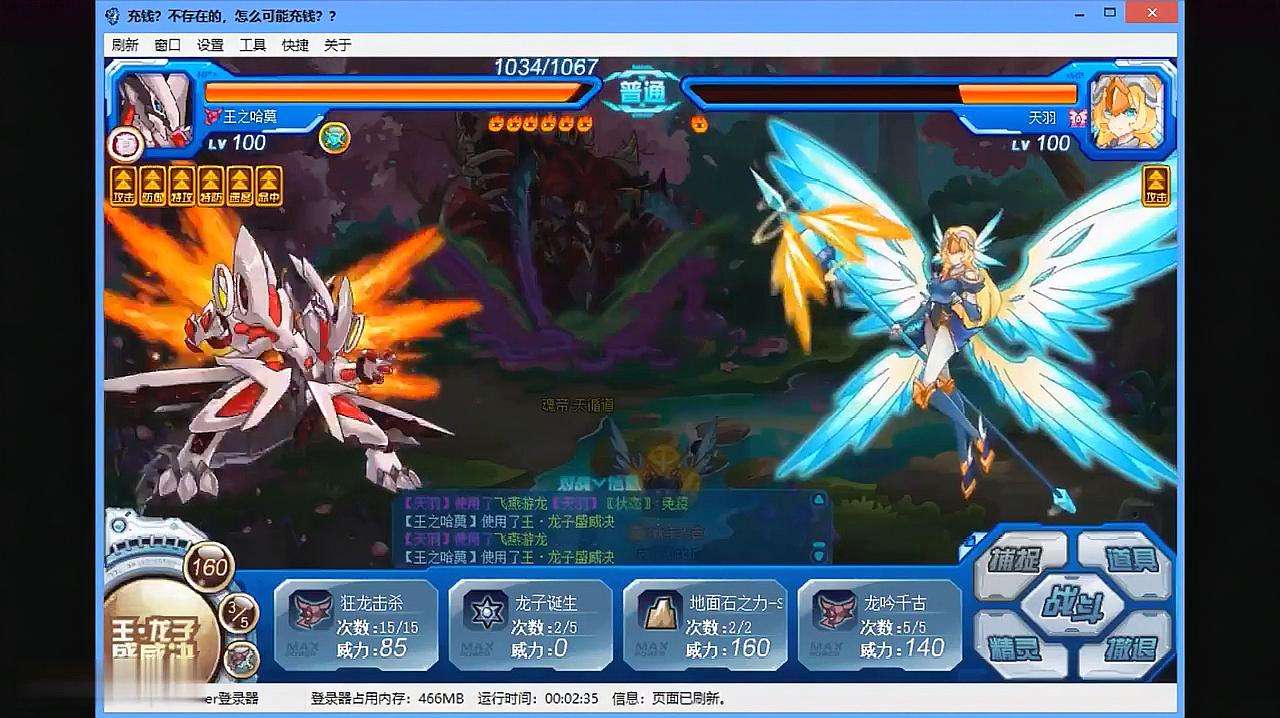Open the 关于 about menu

pyautogui.click(x=338, y=45)
